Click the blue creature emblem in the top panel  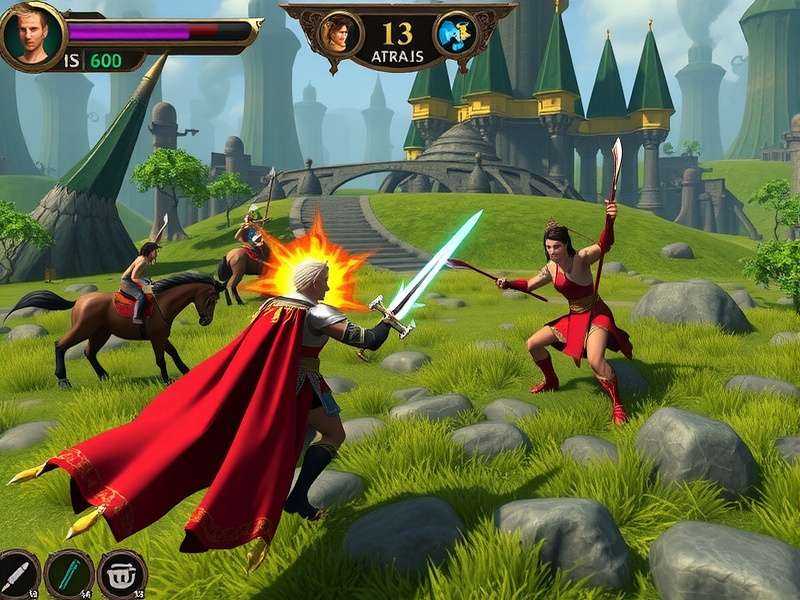click(455, 33)
